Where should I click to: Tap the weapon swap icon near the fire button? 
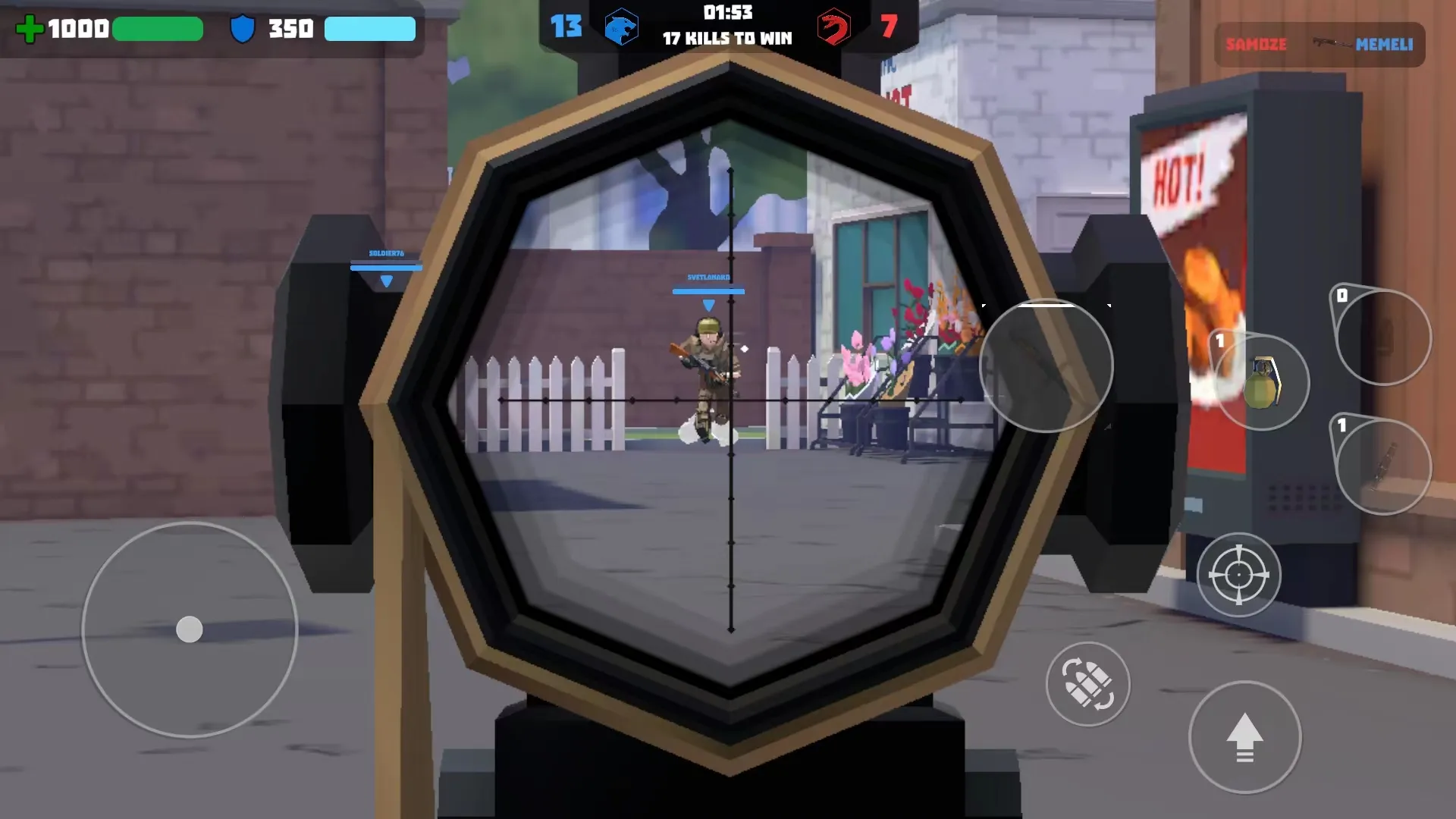point(1088,685)
